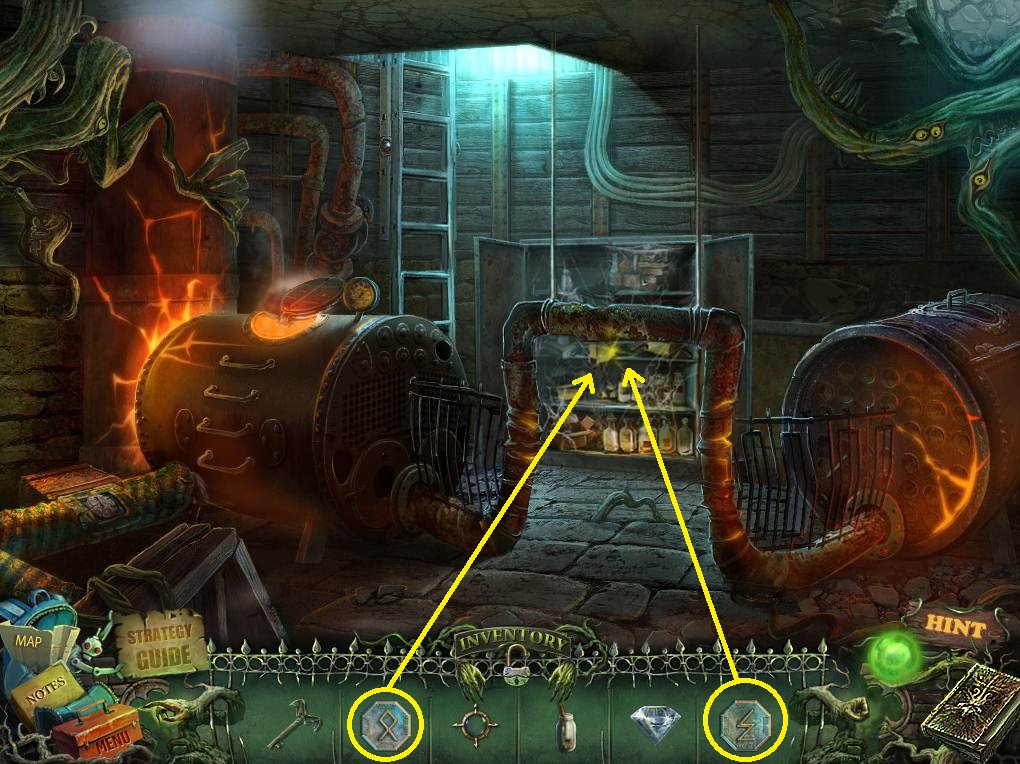
Task: Open the Notes journal
Action: click(46, 684)
